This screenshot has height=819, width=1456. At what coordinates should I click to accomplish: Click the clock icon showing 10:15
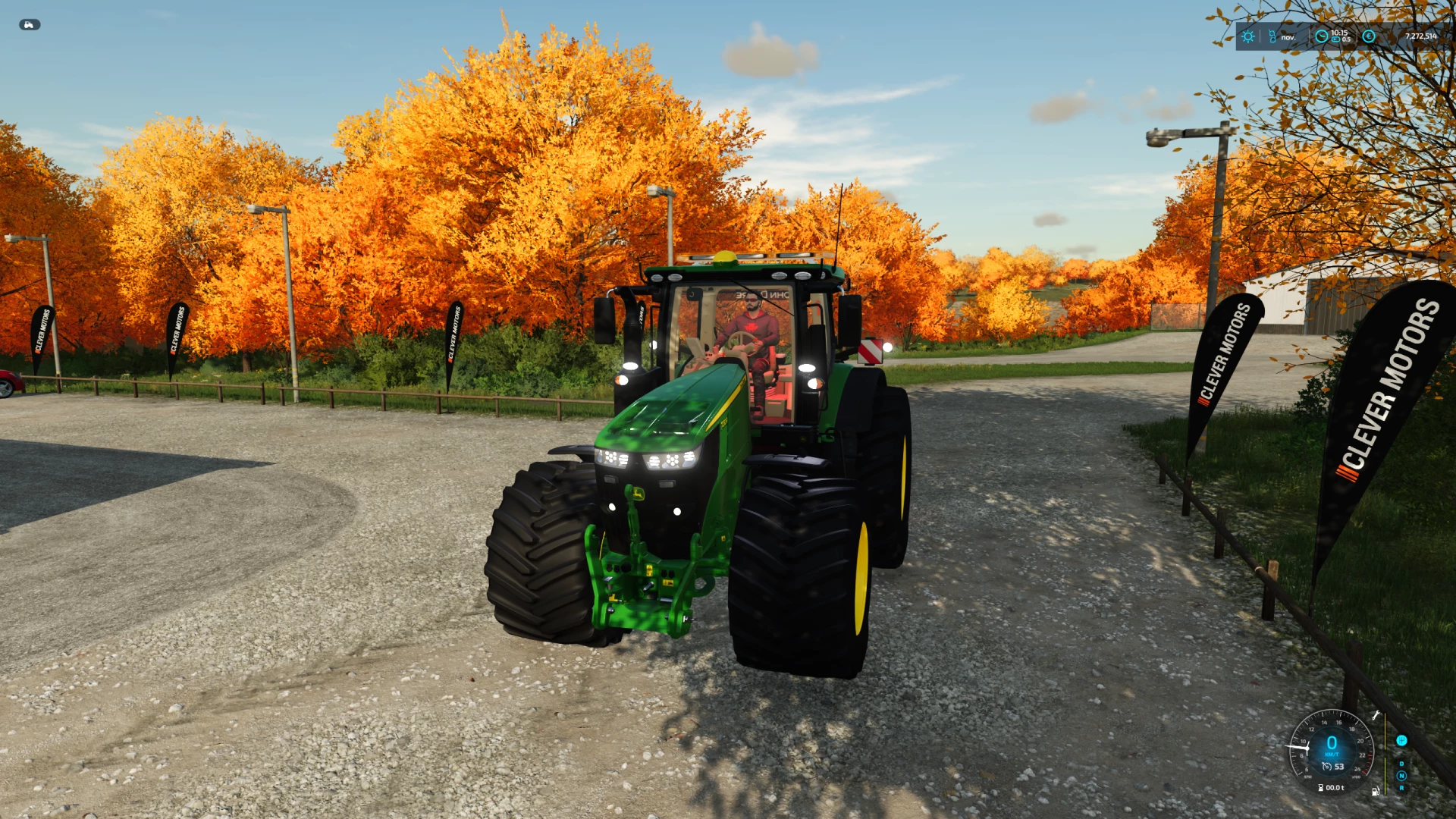1321,36
